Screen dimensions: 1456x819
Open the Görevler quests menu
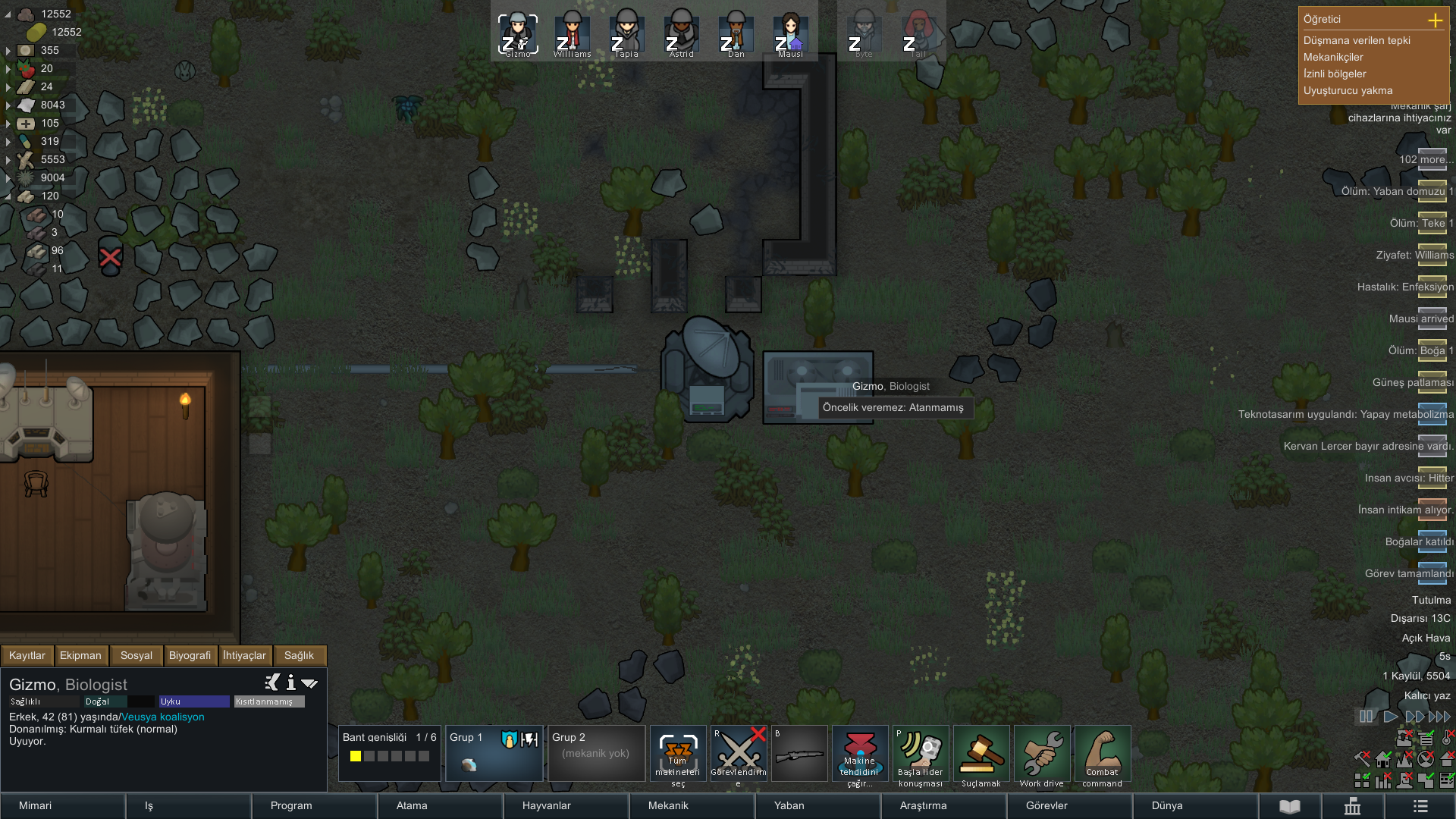(x=1068, y=805)
